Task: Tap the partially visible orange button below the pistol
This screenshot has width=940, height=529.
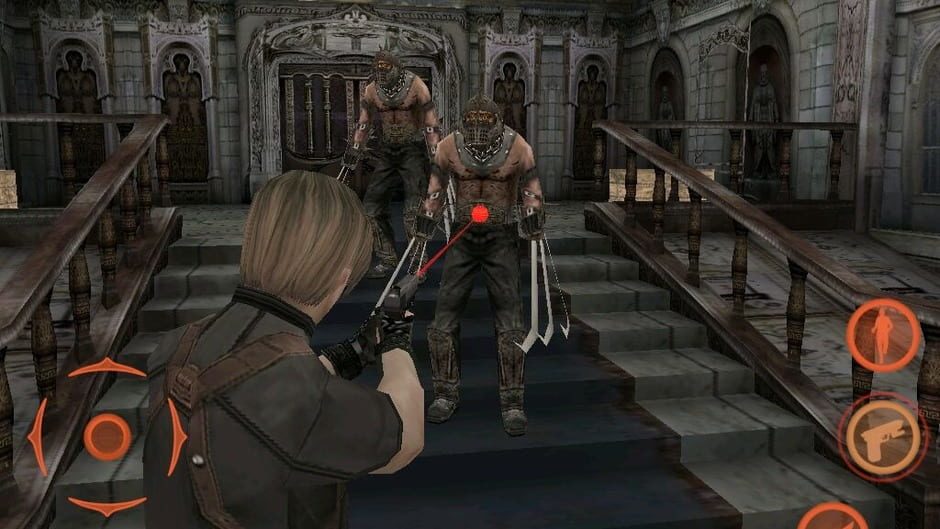Action: (x=833, y=518)
